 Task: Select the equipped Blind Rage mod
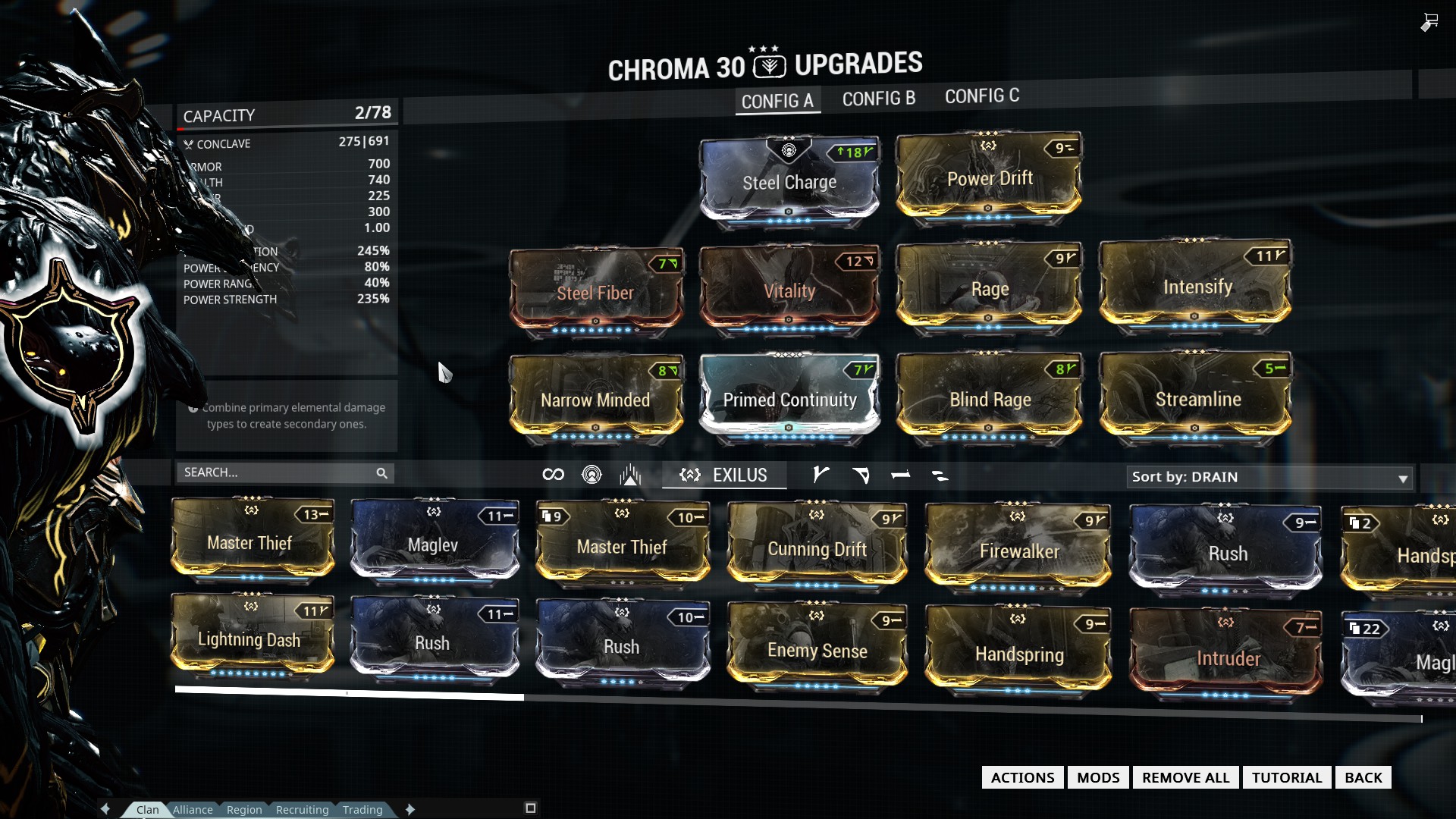pyautogui.click(x=989, y=399)
